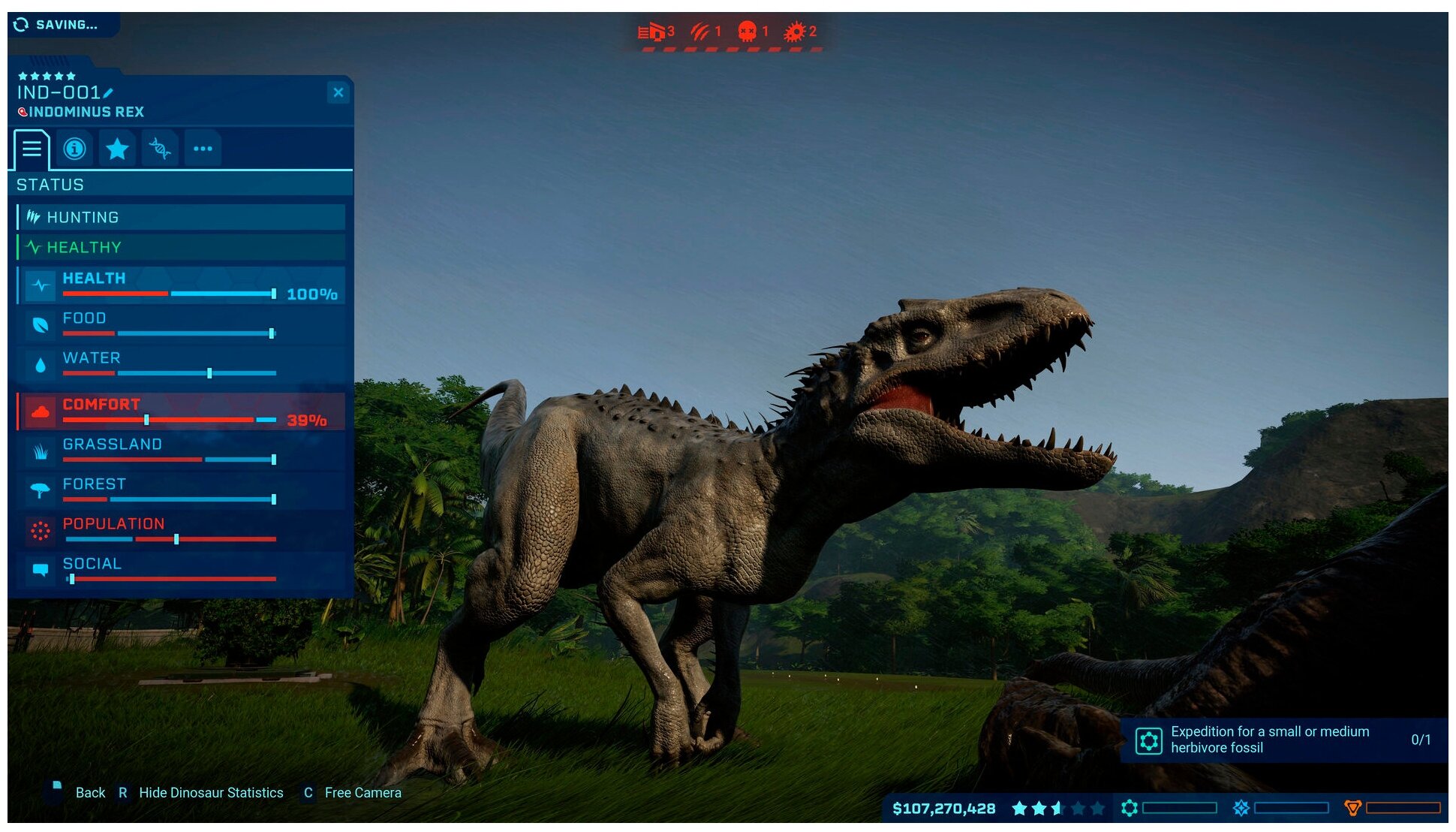Open the three-dots more options tab
This screenshot has width=1456, height=832.
coord(203,149)
